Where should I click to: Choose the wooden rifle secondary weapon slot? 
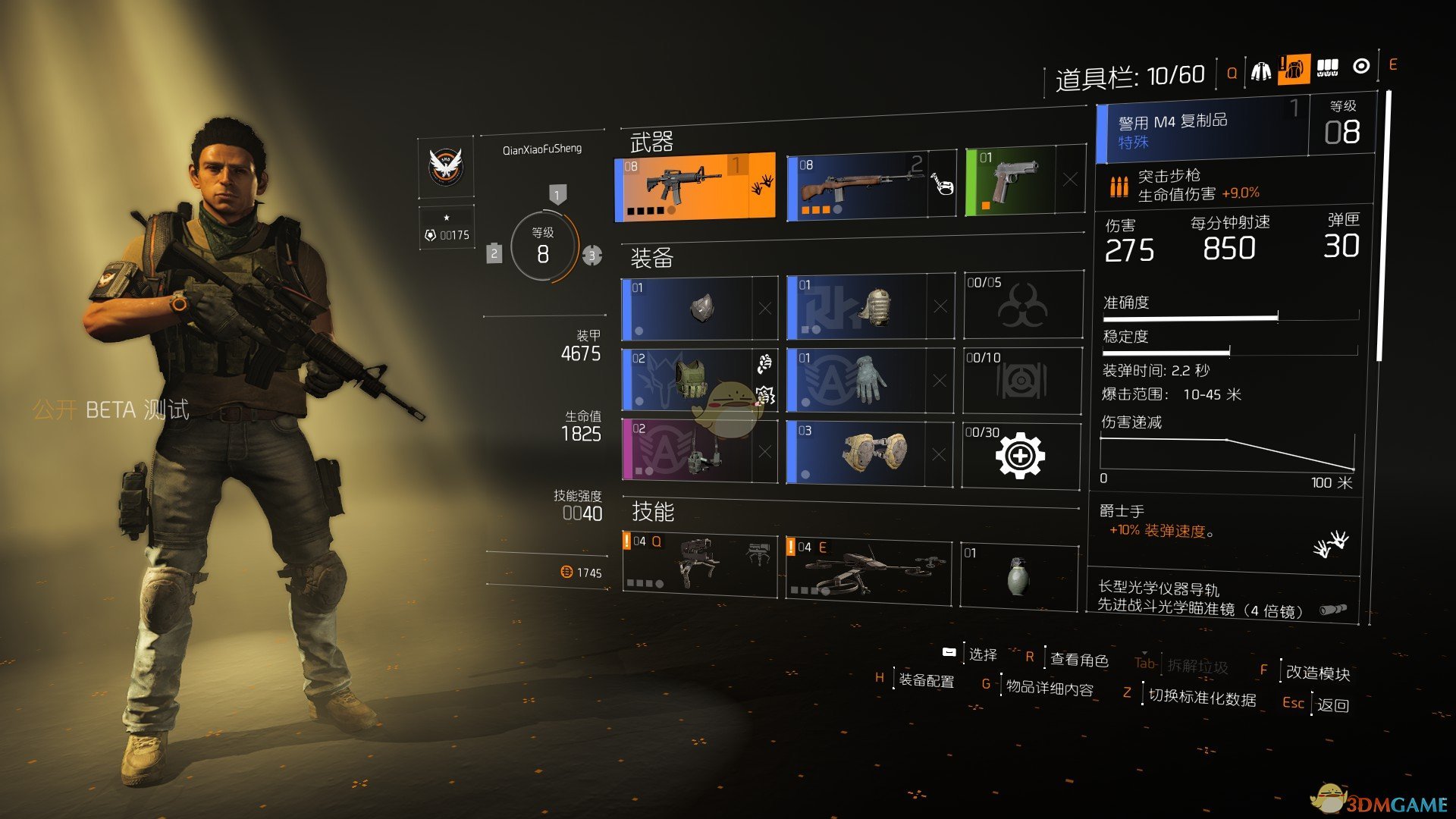pos(861,186)
